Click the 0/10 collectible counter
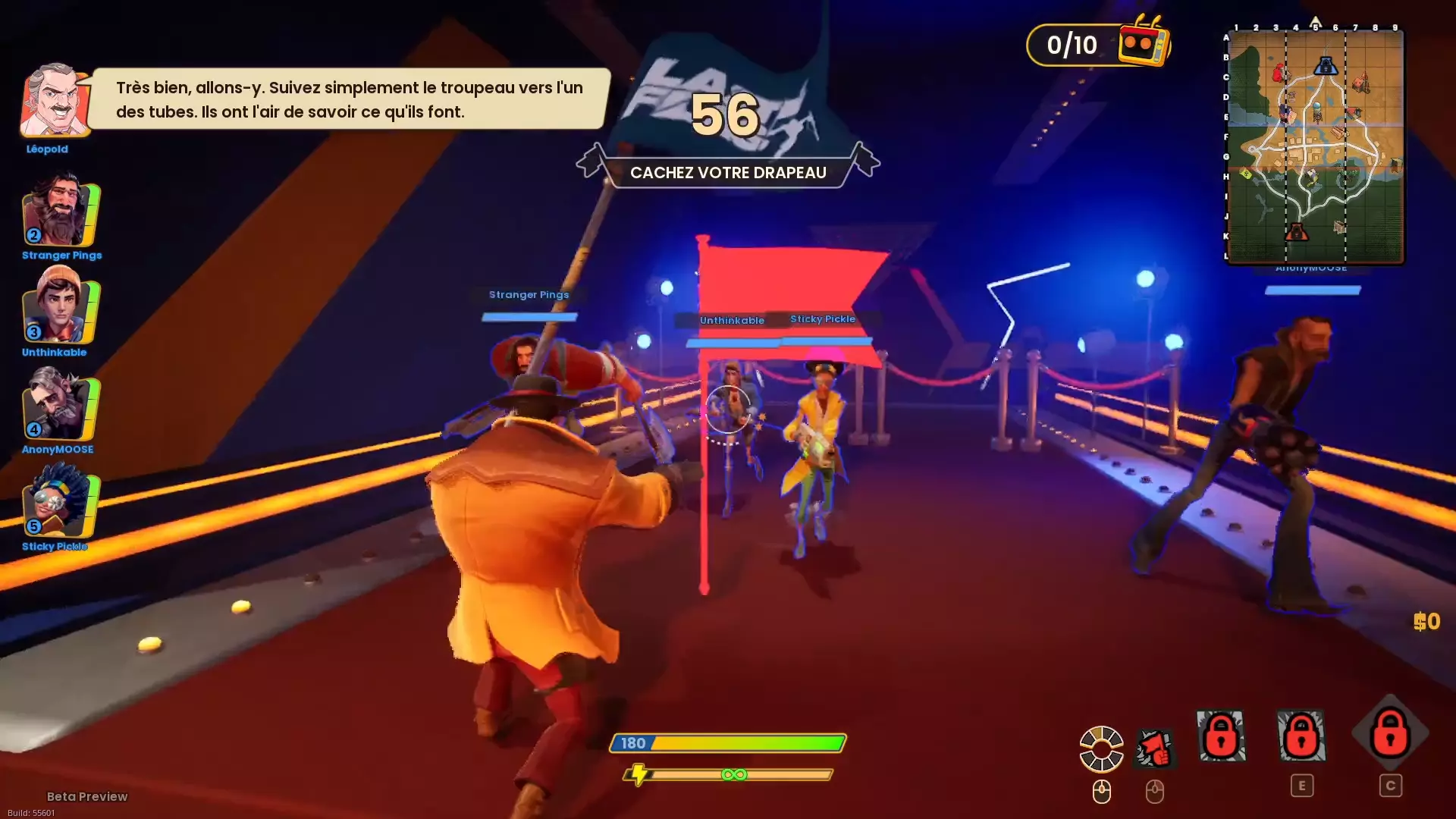This screenshot has width=1456, height=819. [x=1071, y=44]
